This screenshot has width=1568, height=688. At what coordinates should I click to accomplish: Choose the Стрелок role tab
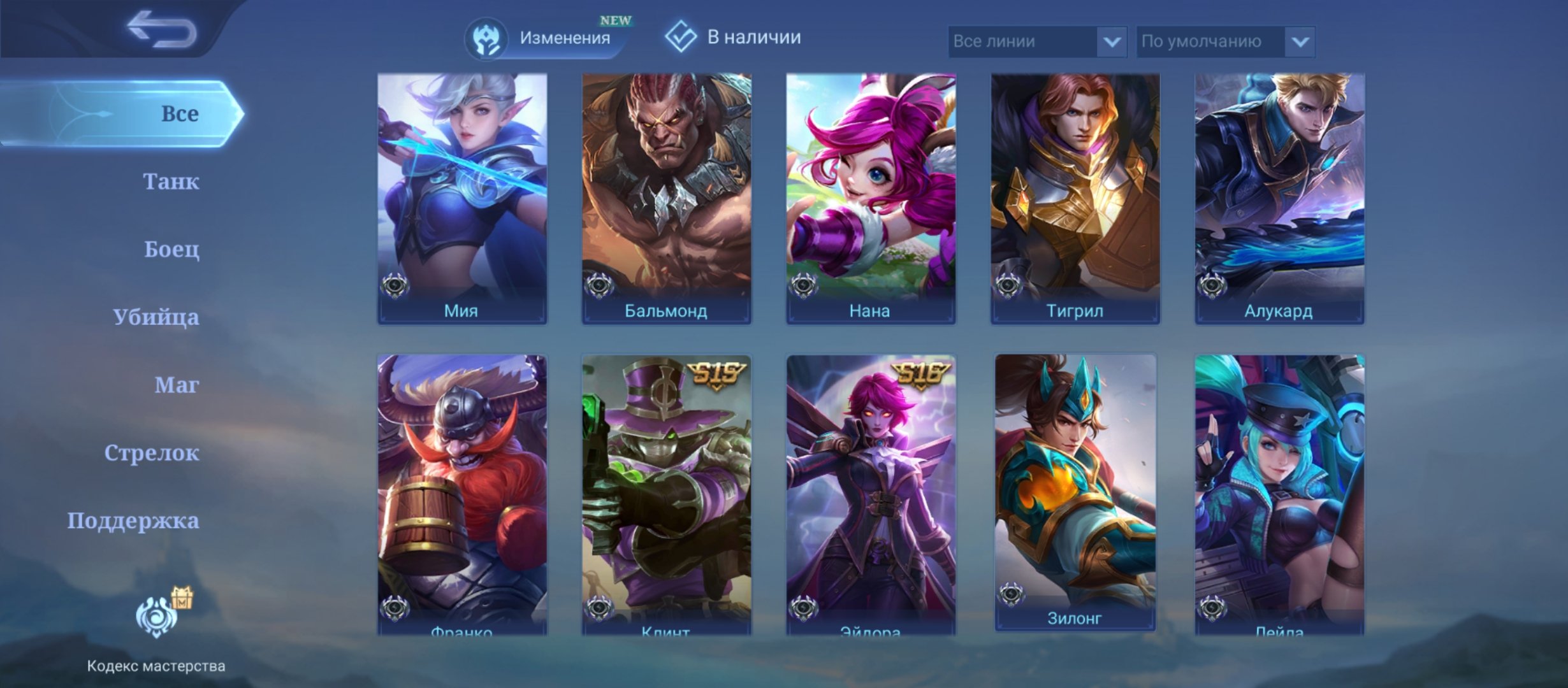(152, 453)
